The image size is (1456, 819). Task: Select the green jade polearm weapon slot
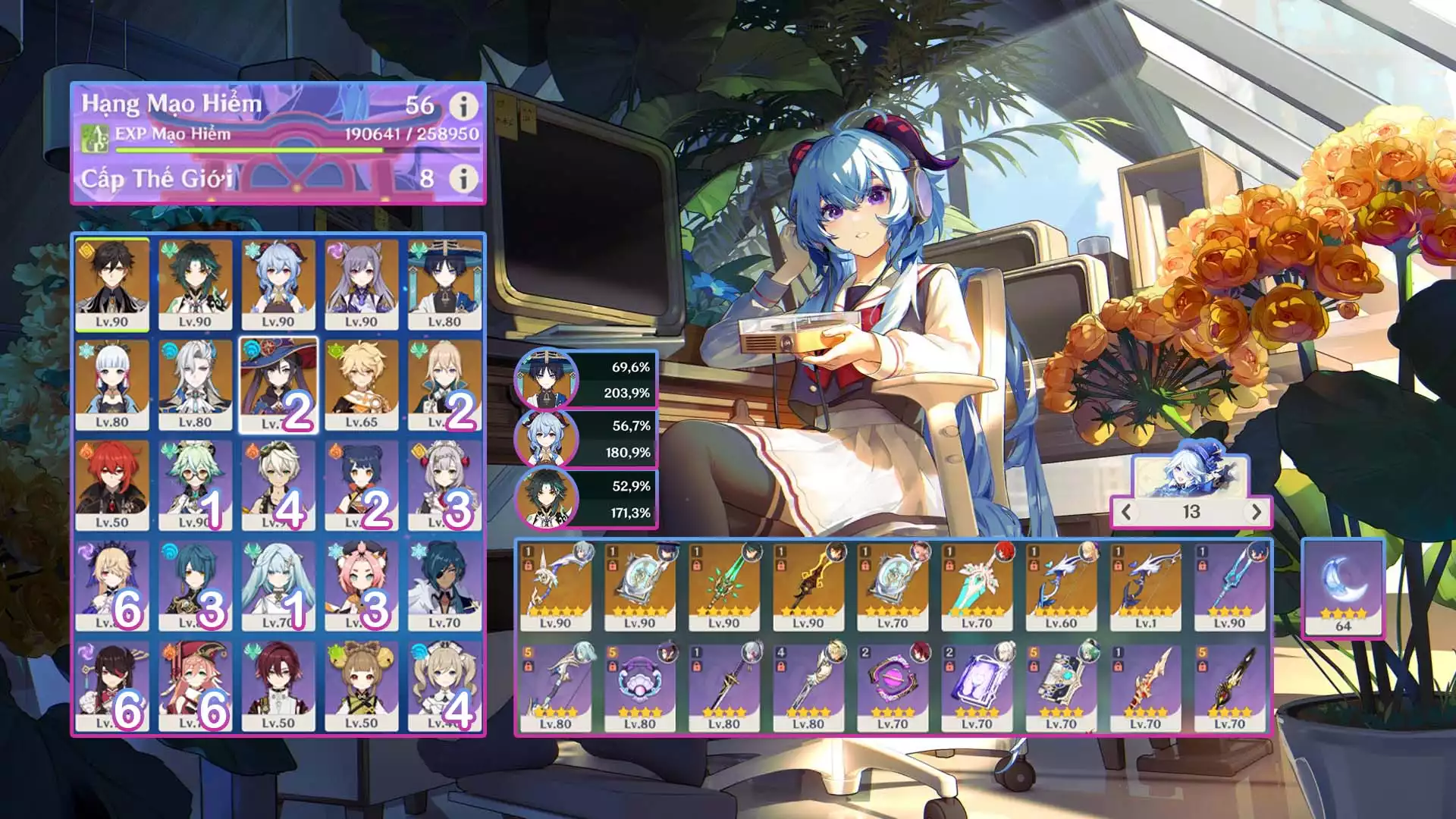724,586
